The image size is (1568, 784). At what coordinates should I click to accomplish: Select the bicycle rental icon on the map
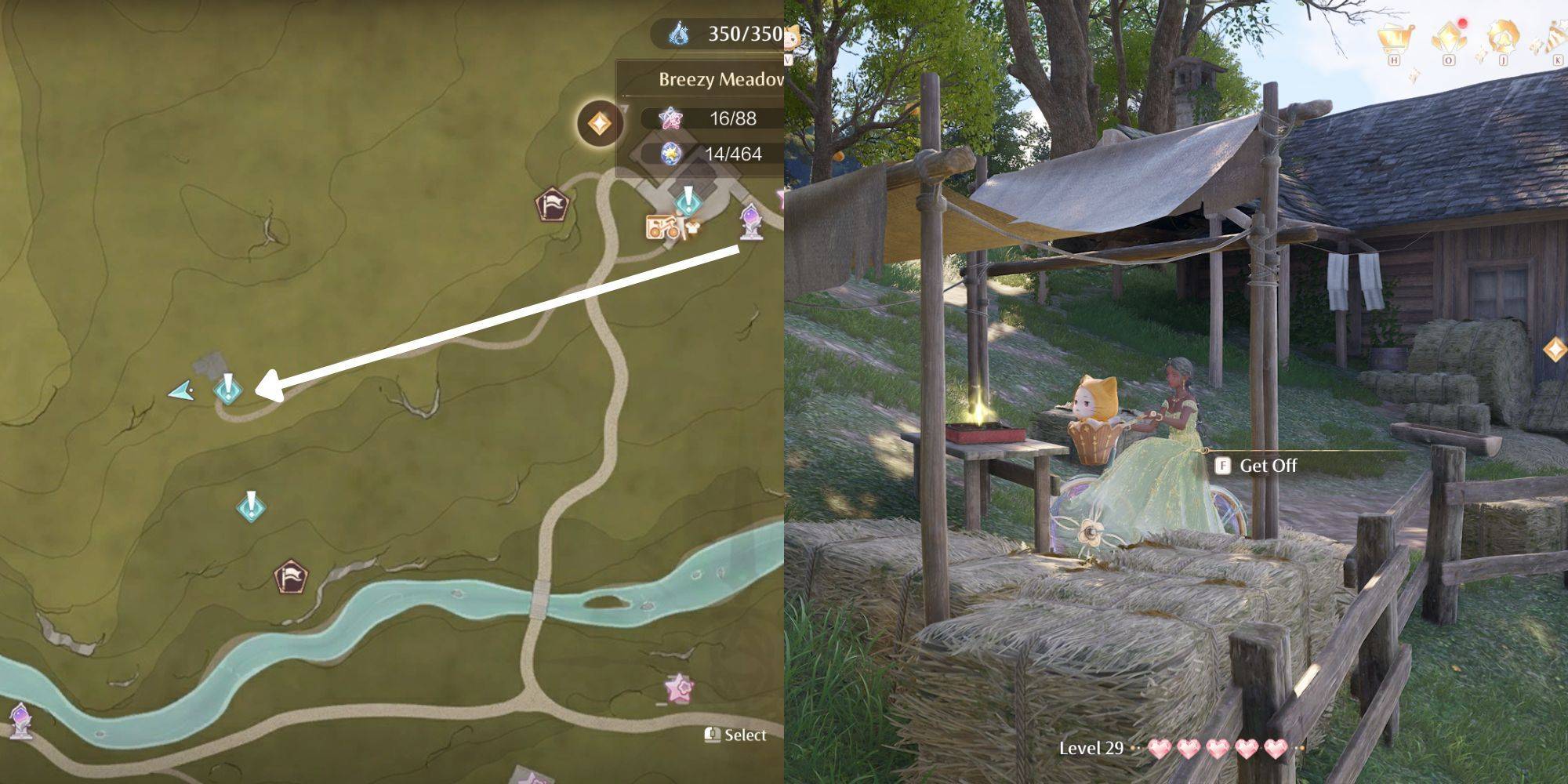tap(662, 227)
